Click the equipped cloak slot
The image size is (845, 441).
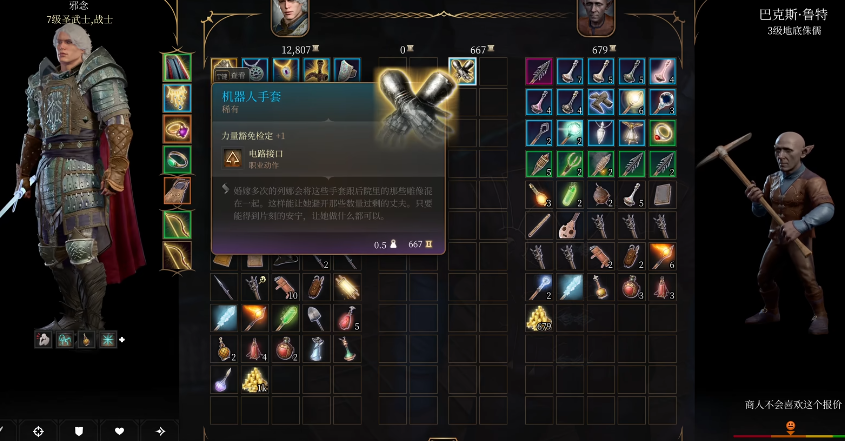click(177, 66)
